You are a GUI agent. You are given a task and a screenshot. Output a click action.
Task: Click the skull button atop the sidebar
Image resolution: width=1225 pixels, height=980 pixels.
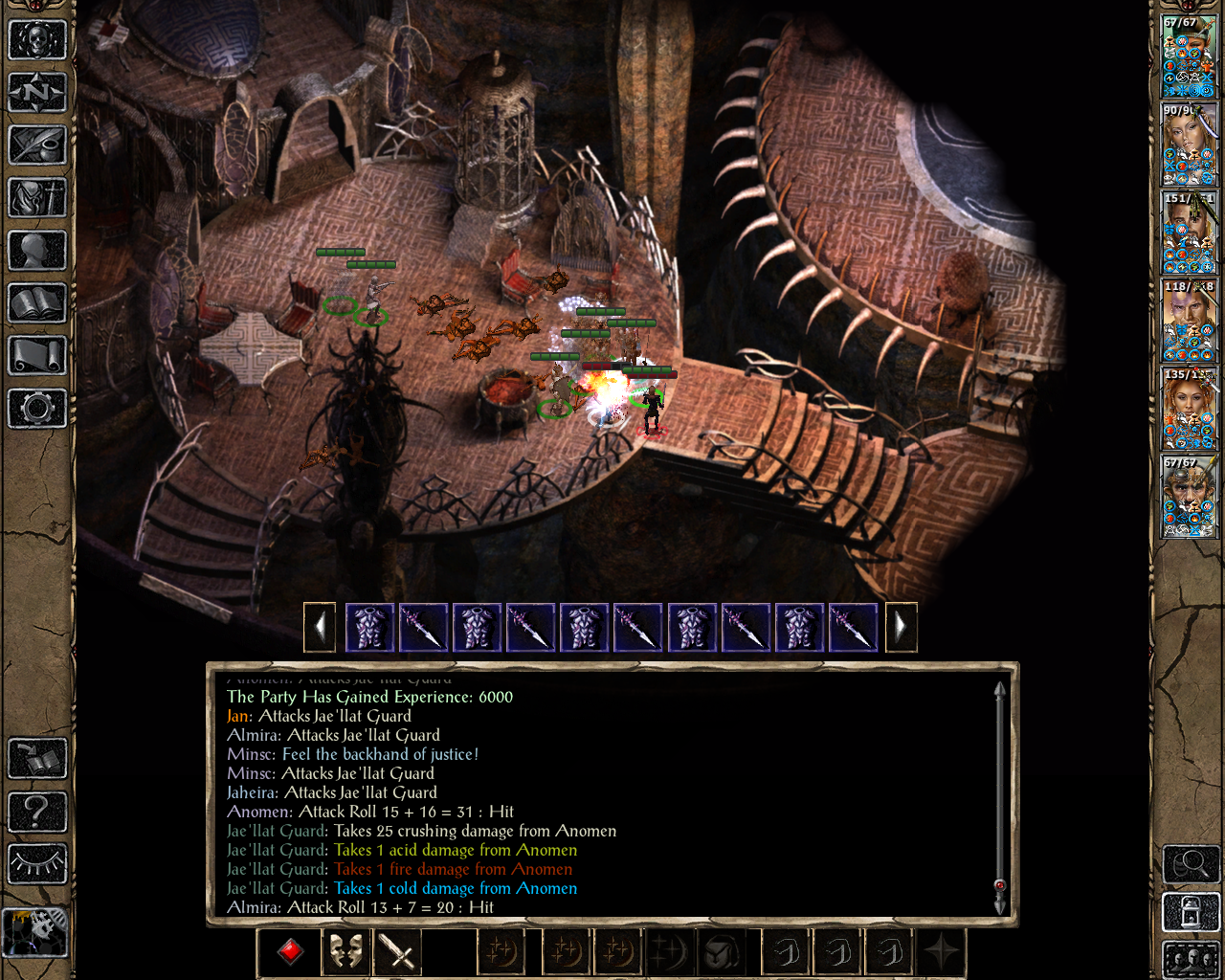[x=37, y=40]
